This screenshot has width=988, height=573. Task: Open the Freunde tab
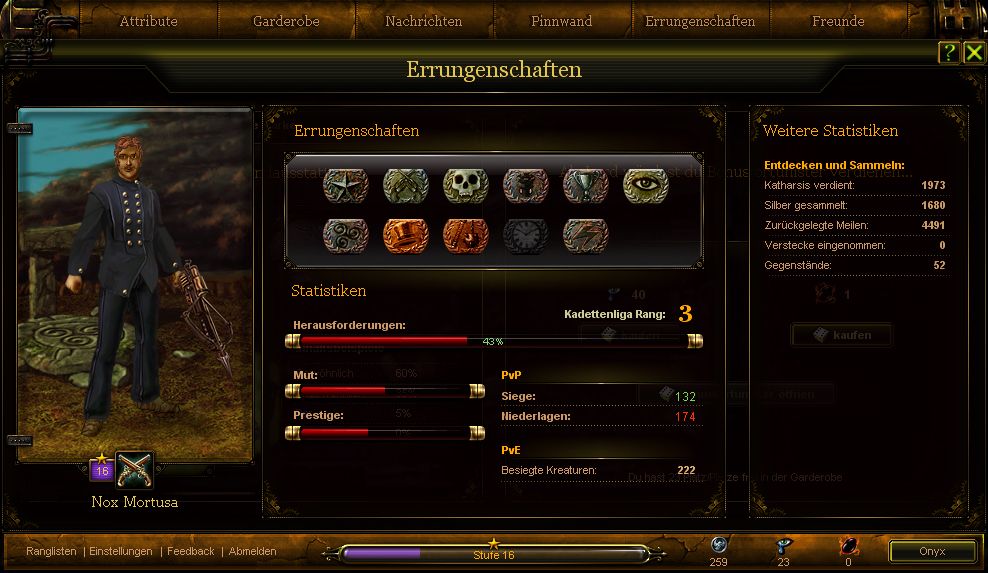point(838,21)
